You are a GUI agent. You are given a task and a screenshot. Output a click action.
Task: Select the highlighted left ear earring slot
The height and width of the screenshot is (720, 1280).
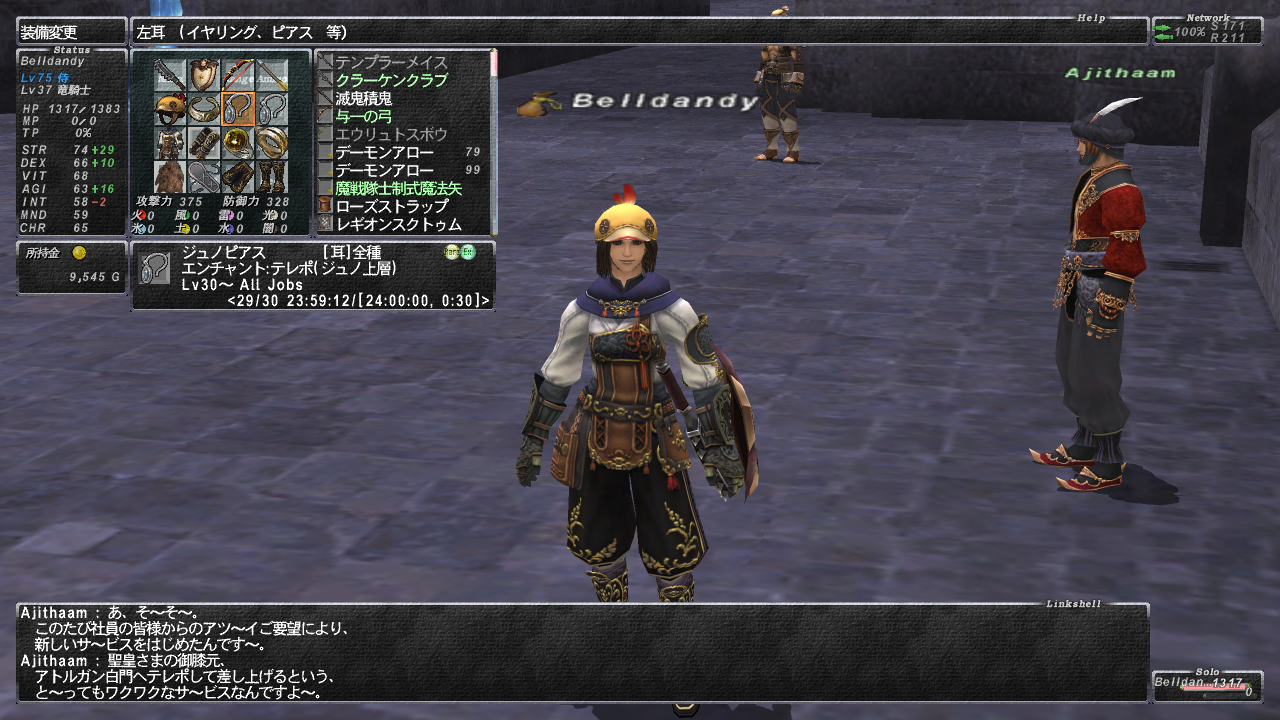(x=238, y=108)
